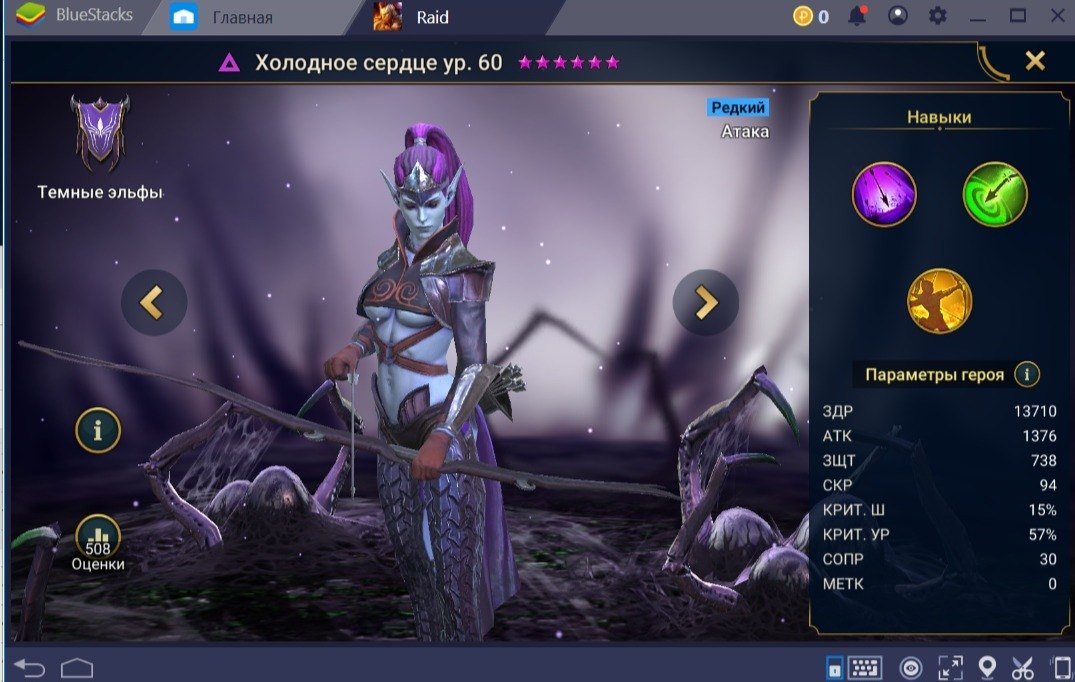Click the round info button on left
Image resolution: width=1075 pixels, height=682 pixels.
(x=98, y=431)
